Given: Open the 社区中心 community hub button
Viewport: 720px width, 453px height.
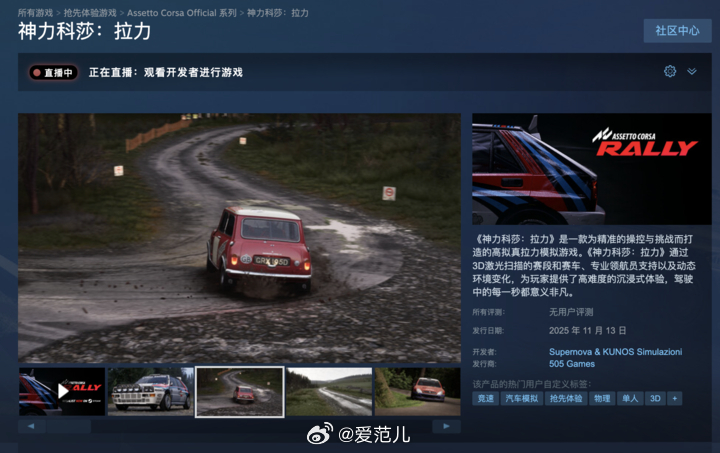Looking at the screenshot, I should coord(677,31).
